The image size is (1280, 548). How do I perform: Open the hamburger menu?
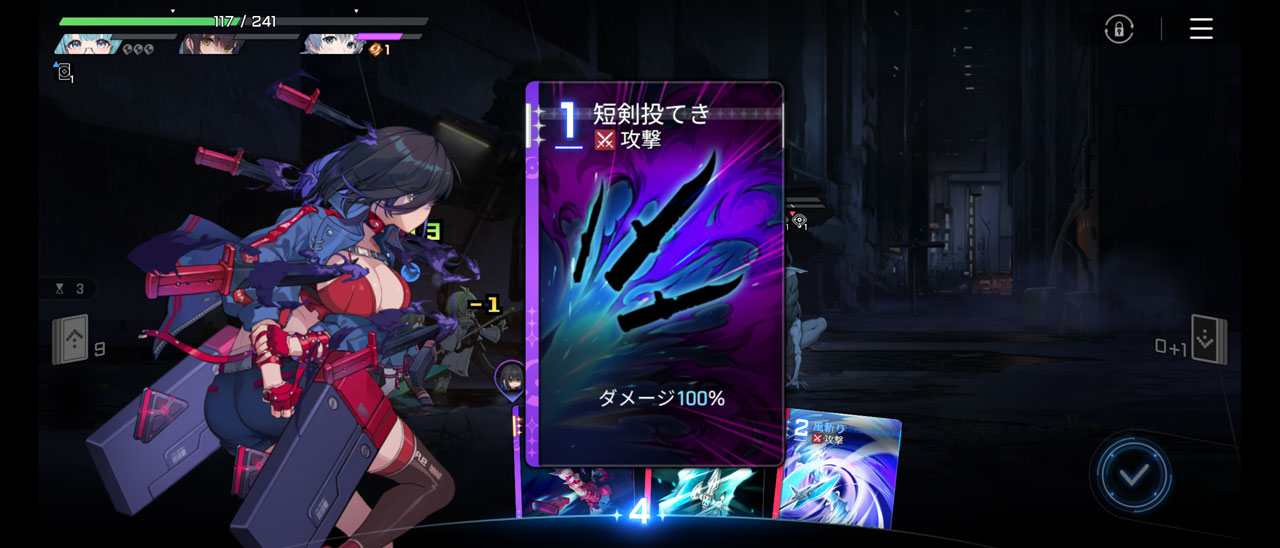(1201, 29)
